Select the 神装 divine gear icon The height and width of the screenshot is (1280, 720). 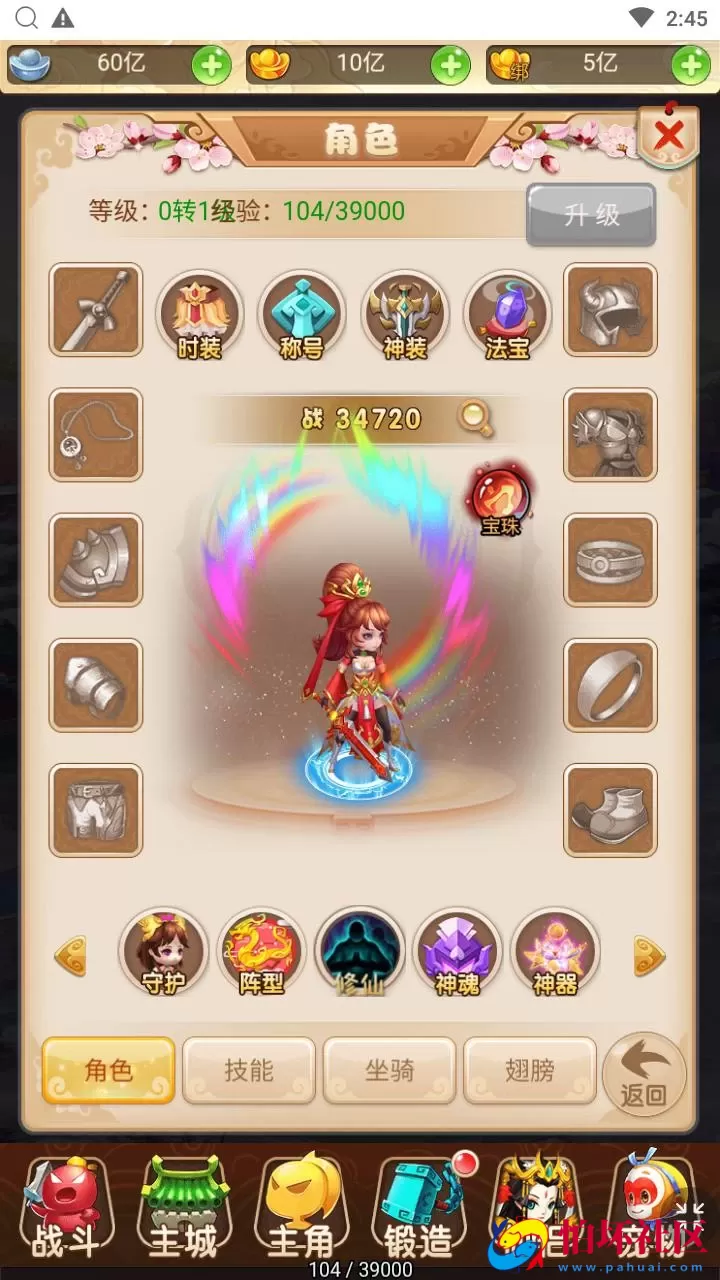(x=403, y=315)
